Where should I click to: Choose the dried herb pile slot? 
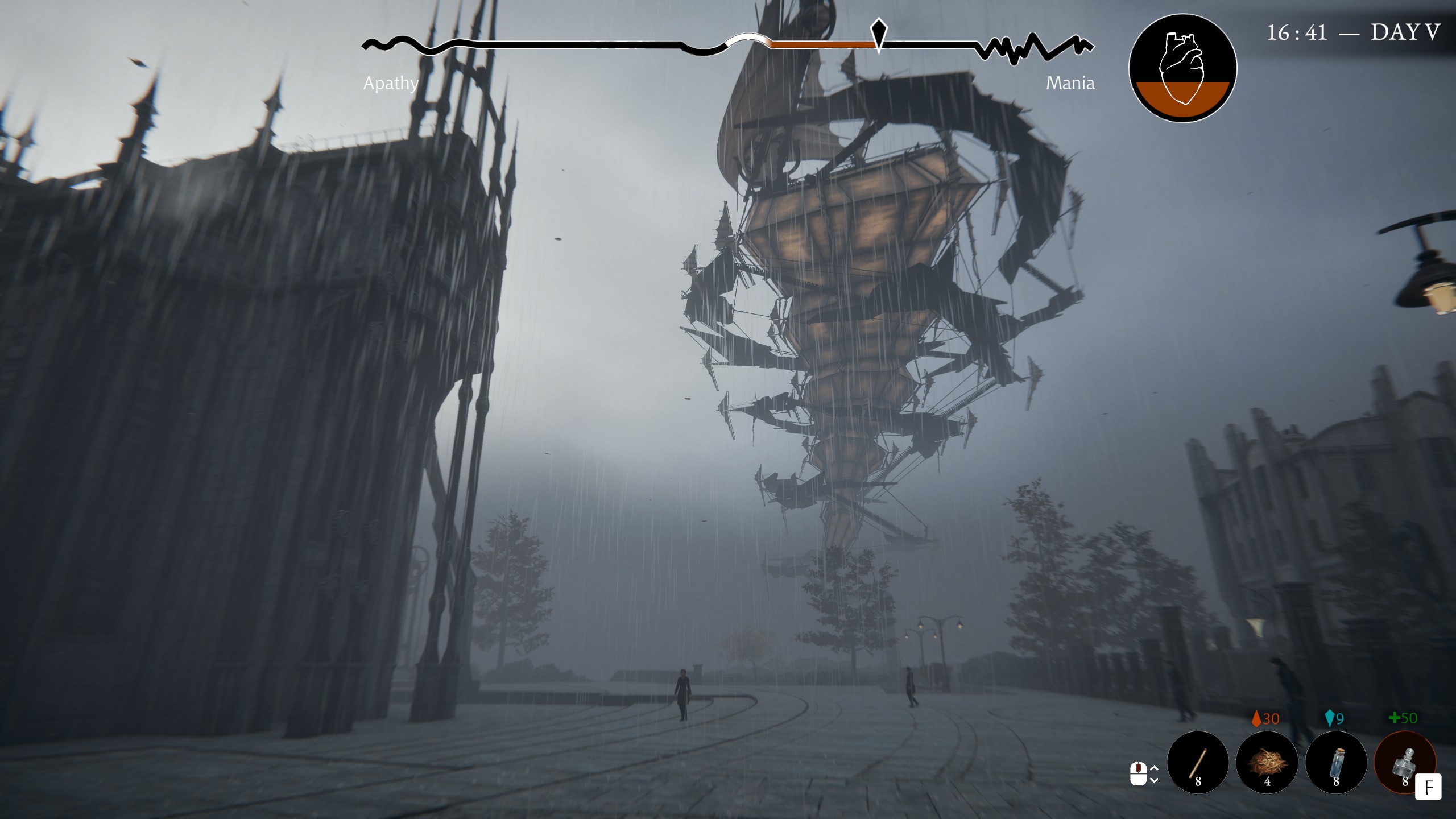click(x=1267, y=762)
